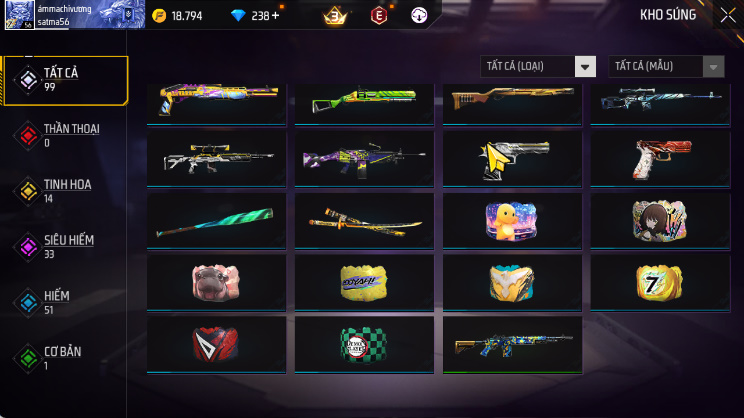Select the yellow duck gloo wall skin
744x418 pixels.
pyautogui.click(x=512, y=220)
